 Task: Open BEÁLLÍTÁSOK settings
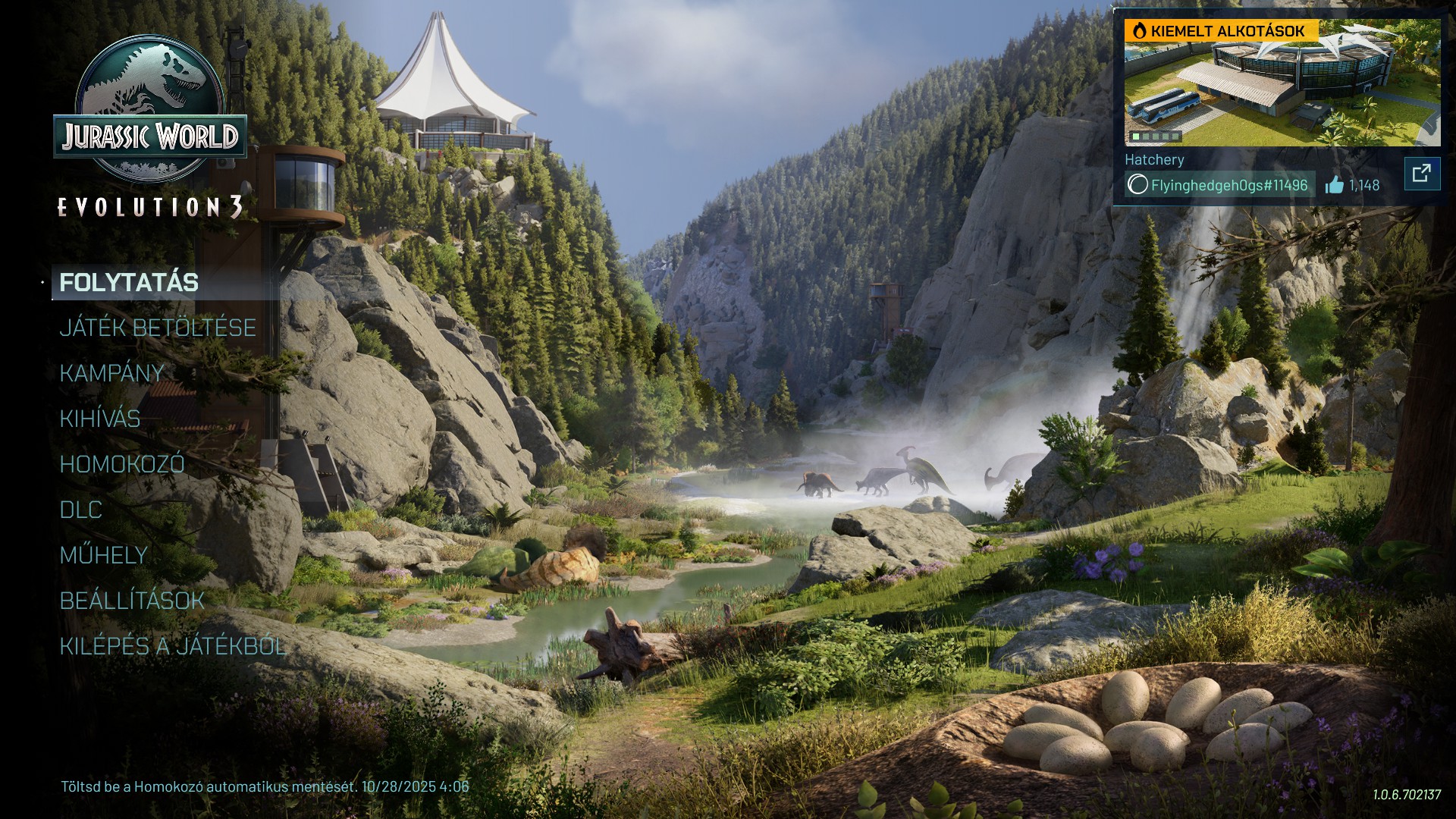click(132, 601)
